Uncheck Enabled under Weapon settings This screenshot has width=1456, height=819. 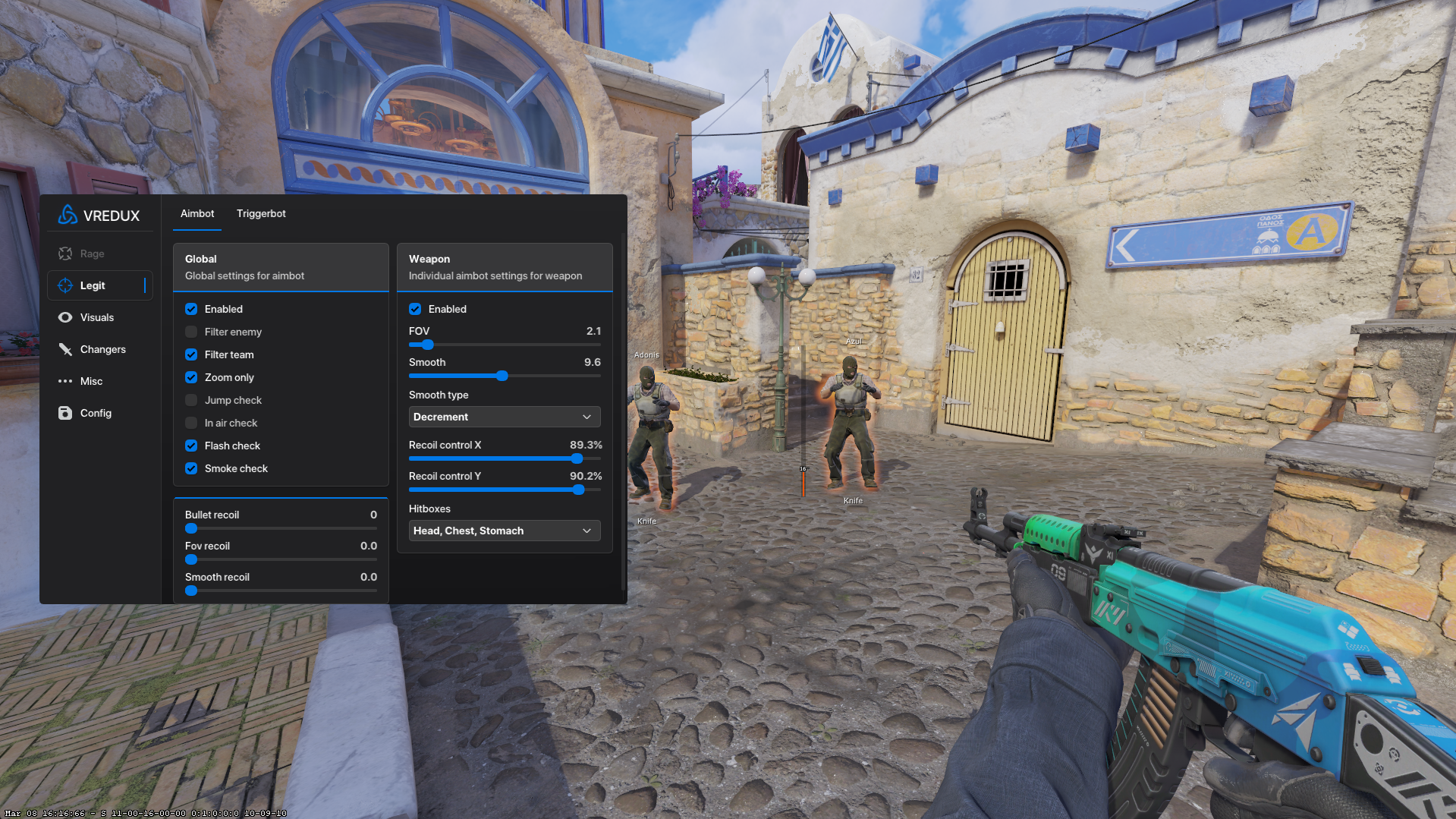coord(415,309)
